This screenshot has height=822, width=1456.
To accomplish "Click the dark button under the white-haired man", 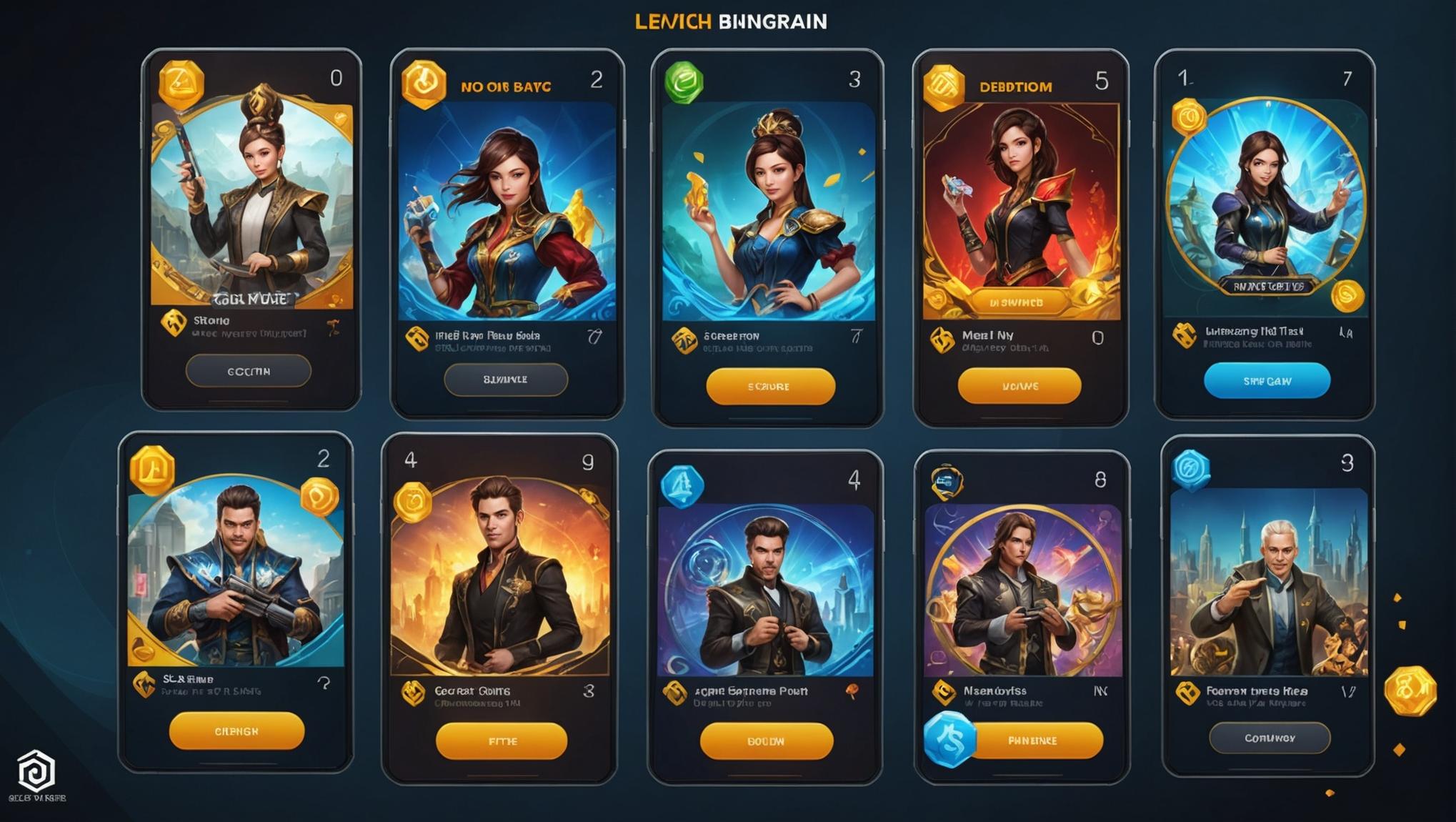I will [1269, 738].
